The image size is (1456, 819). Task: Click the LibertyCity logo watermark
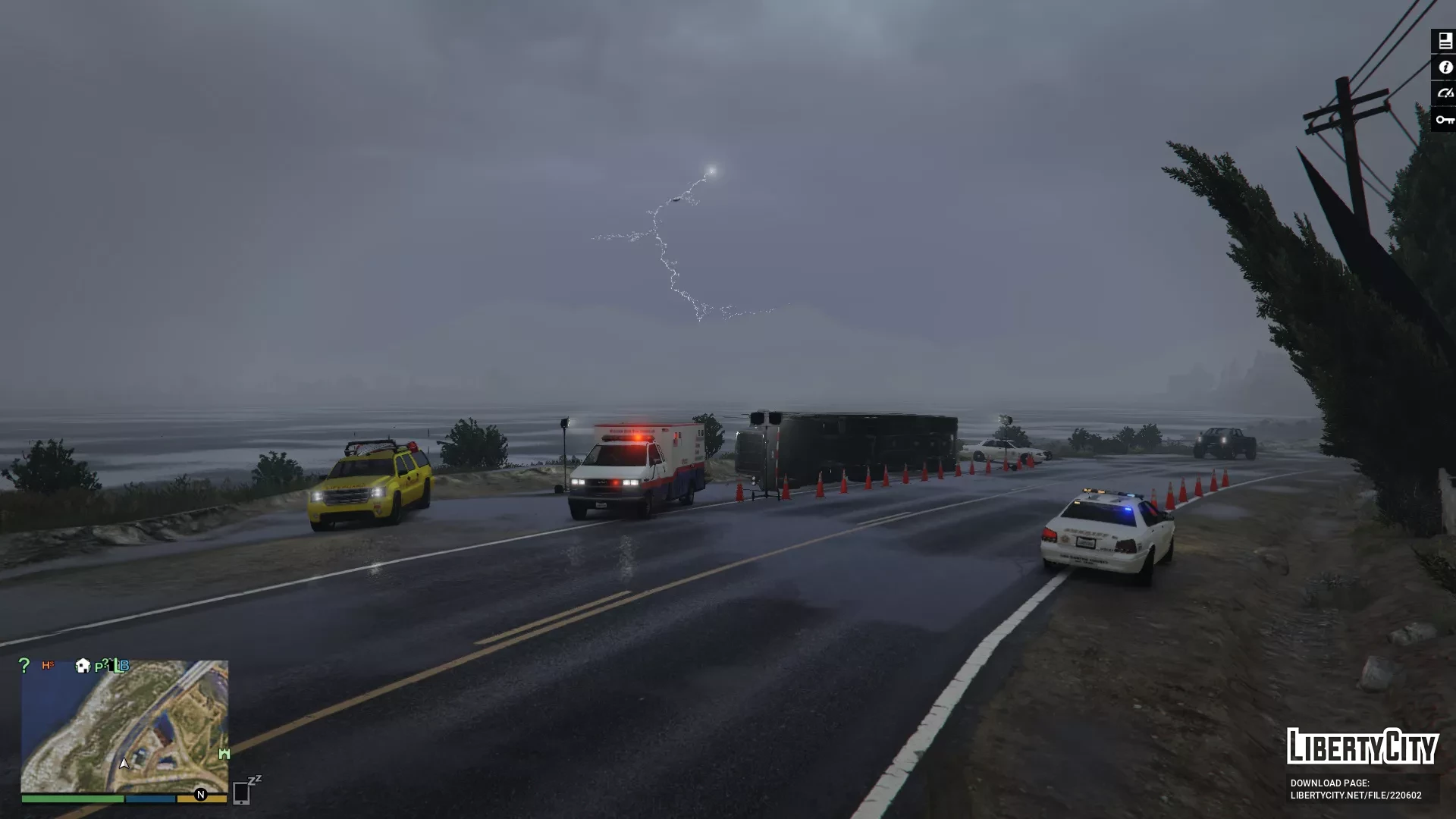point(1362,746)
